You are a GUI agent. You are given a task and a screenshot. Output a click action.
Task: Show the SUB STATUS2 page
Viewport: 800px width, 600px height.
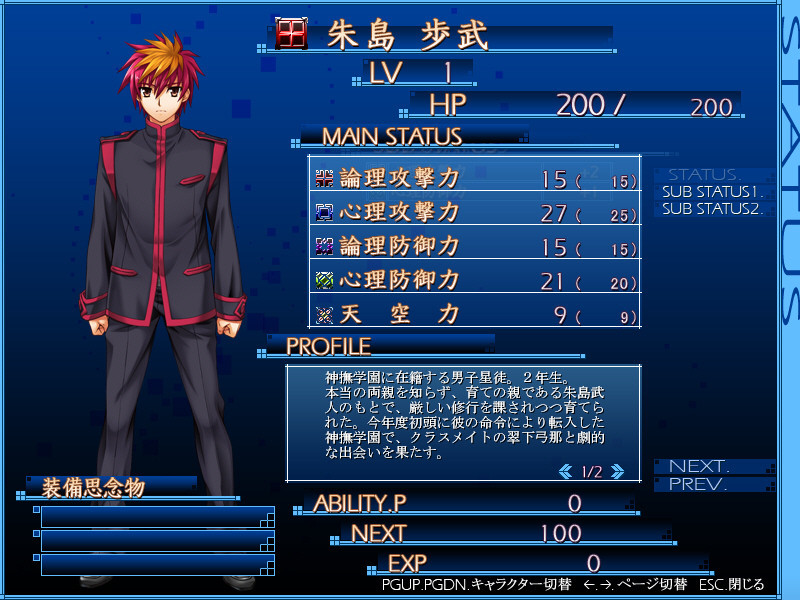[x=712, y=209]
